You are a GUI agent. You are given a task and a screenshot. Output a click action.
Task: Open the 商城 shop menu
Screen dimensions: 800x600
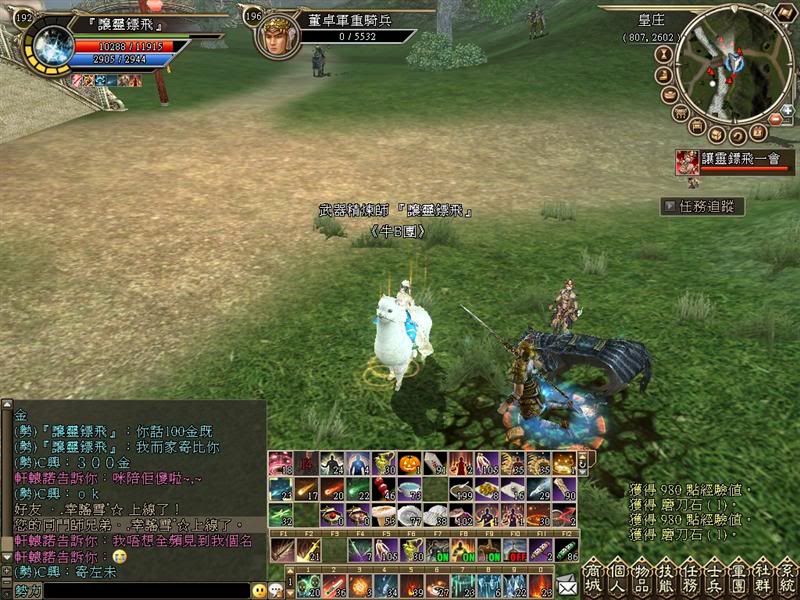click(592, 577)
